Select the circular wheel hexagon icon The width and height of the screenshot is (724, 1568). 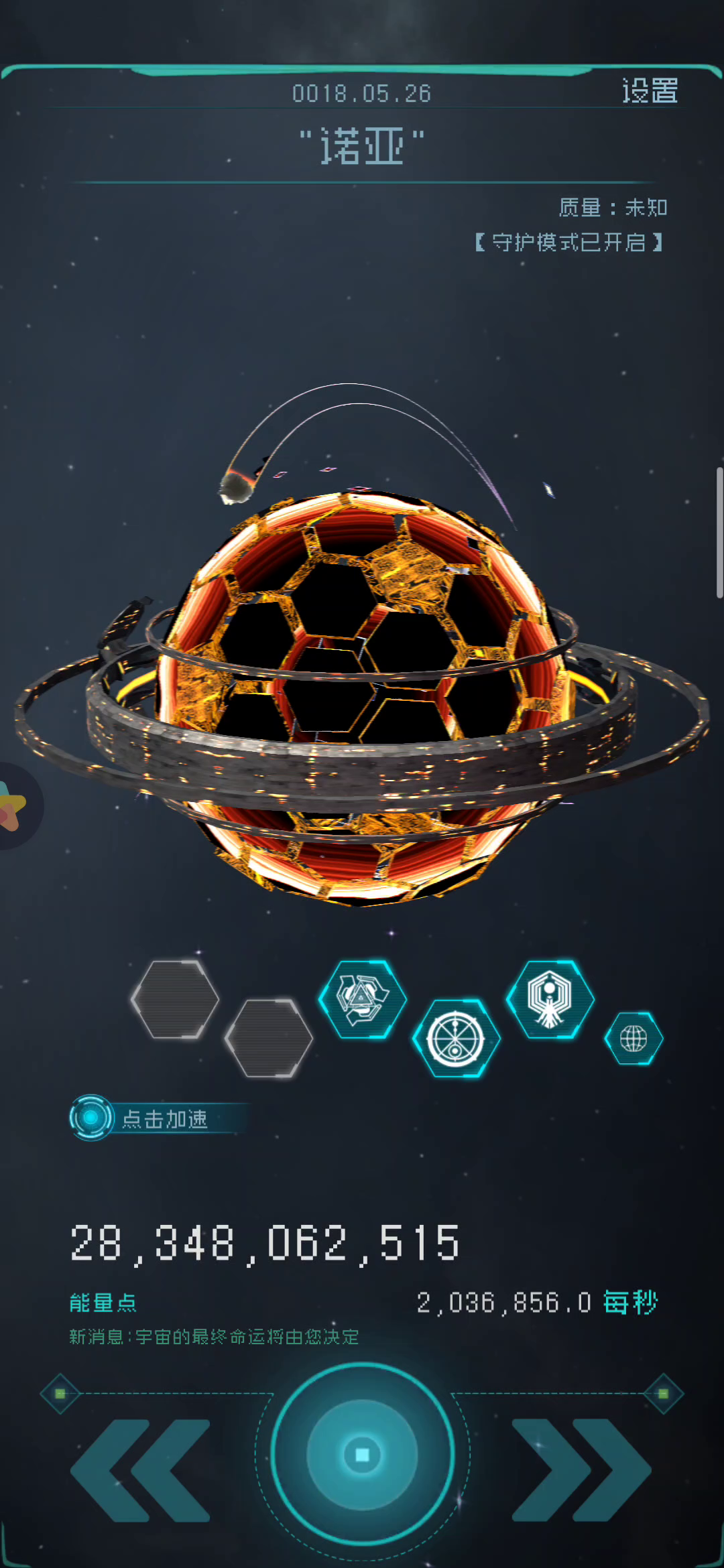click(x=456, y=1039)
